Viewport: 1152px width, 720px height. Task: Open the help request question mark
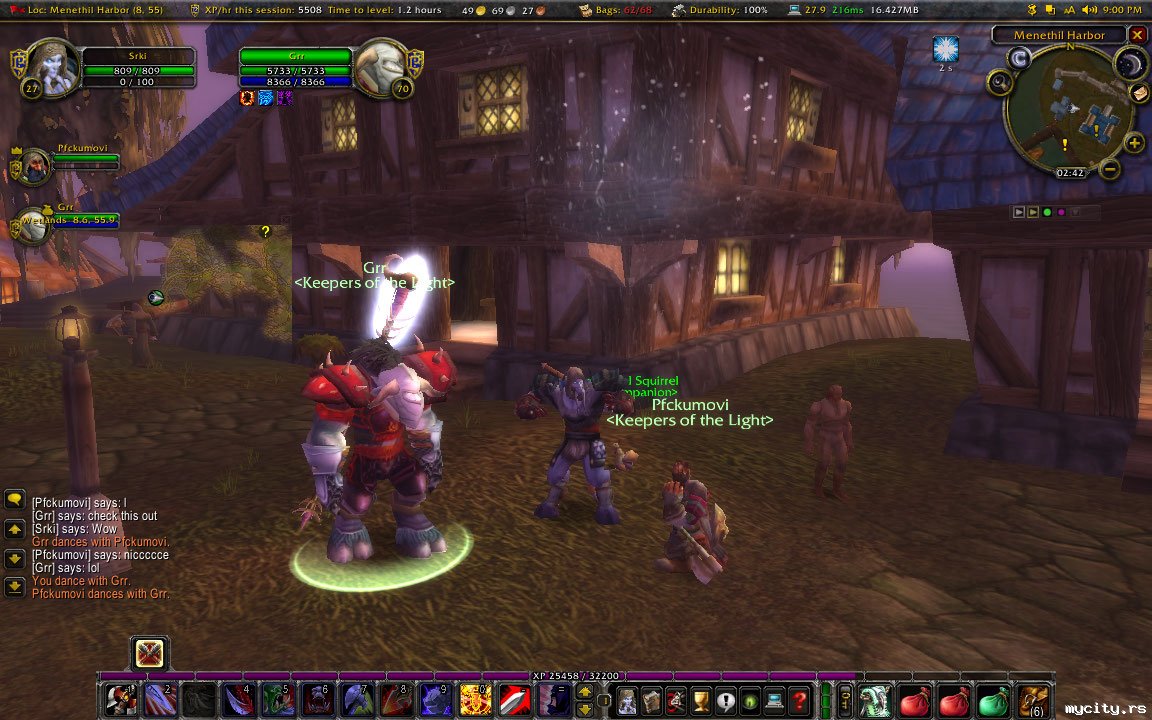point(799,700)
